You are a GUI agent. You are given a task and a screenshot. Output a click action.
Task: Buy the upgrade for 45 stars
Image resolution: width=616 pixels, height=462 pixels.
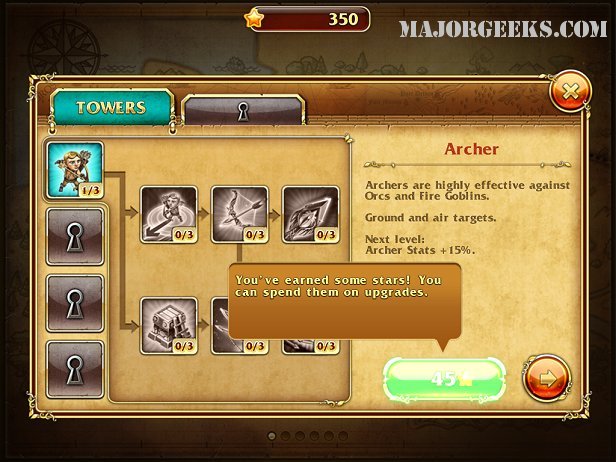pos(444,380)
